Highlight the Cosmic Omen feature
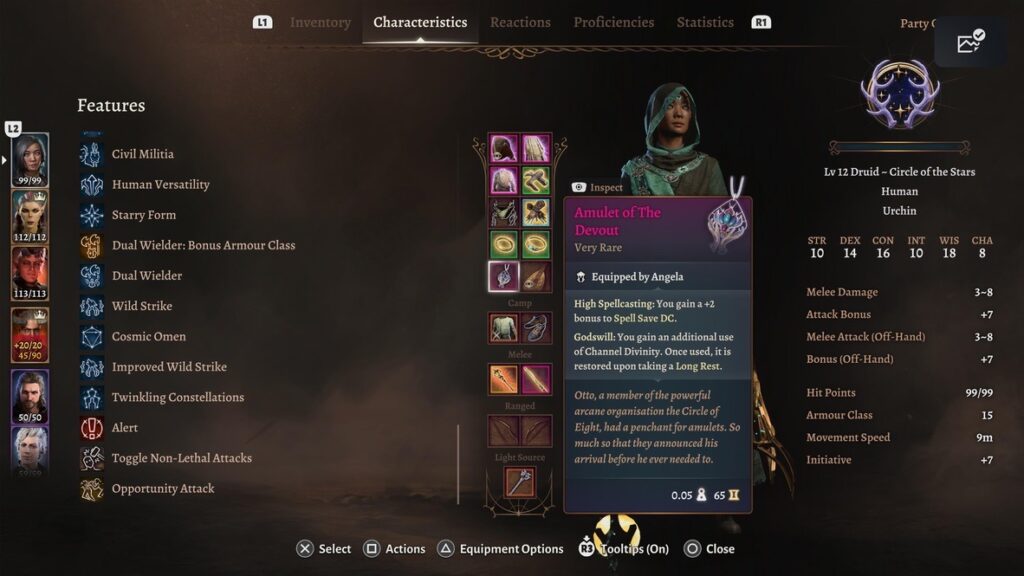The image size is (1024, 576). coord(148,337)
